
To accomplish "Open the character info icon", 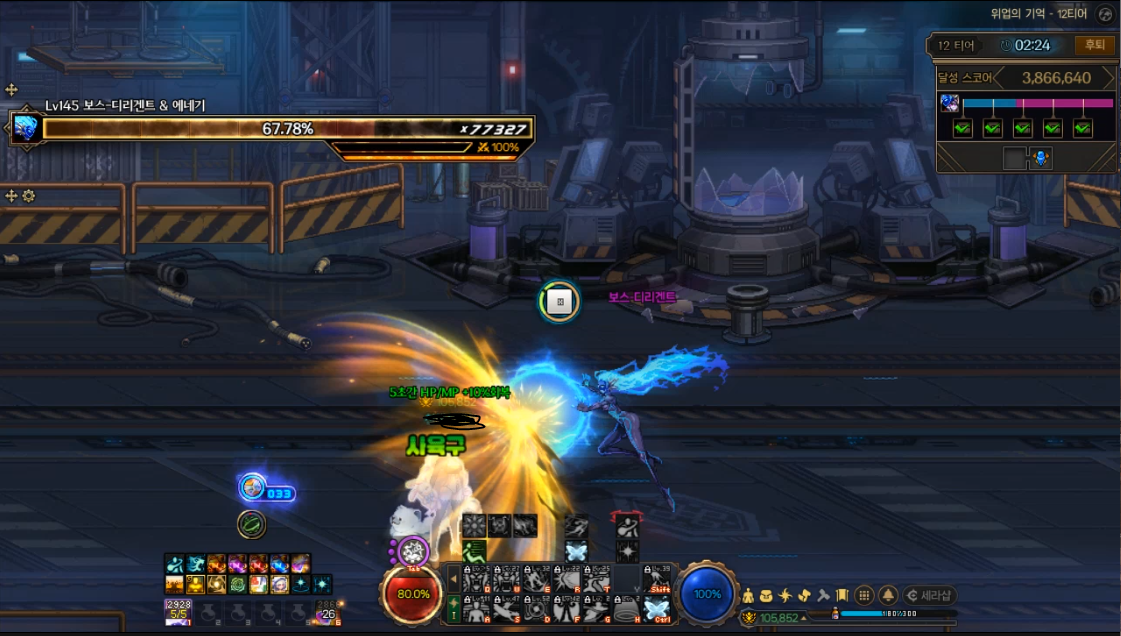I will (x=747, y=596).
